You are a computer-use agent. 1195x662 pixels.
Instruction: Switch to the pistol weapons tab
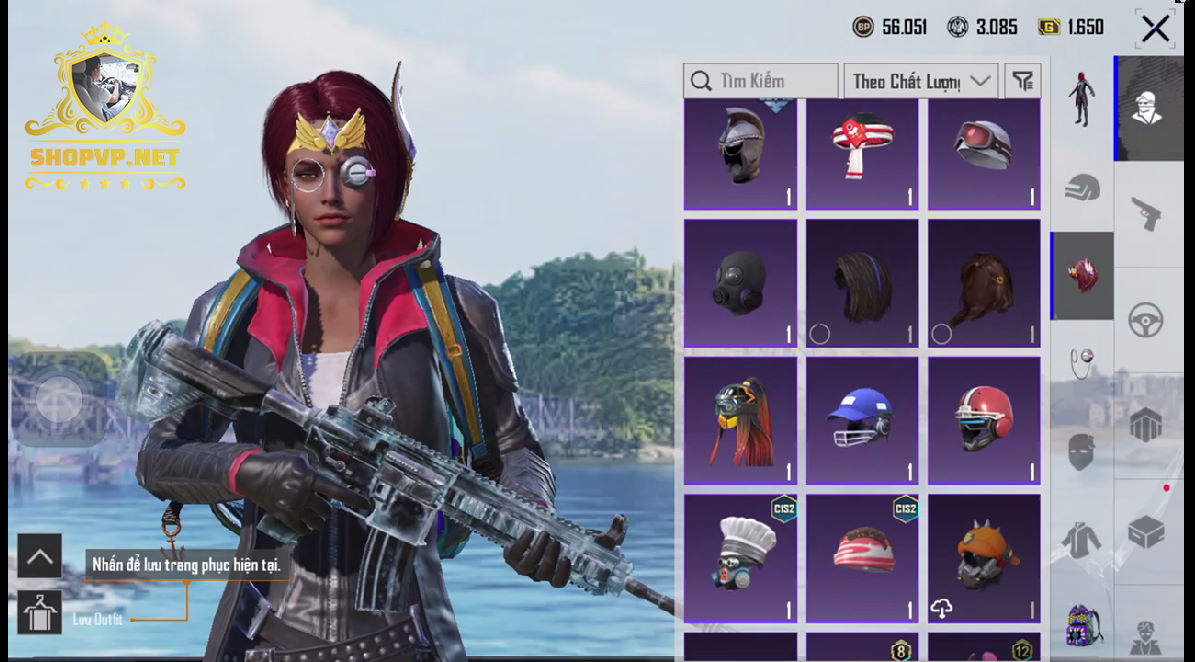[x=1145, y=213]
